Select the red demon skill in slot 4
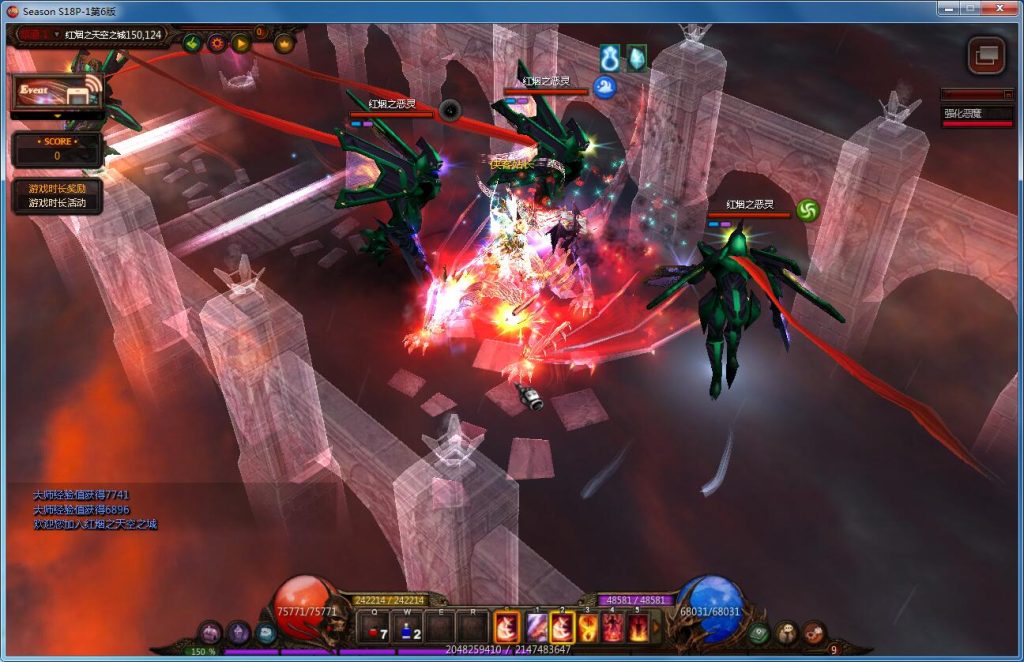The image size is (1024, 662). (613, 628)
